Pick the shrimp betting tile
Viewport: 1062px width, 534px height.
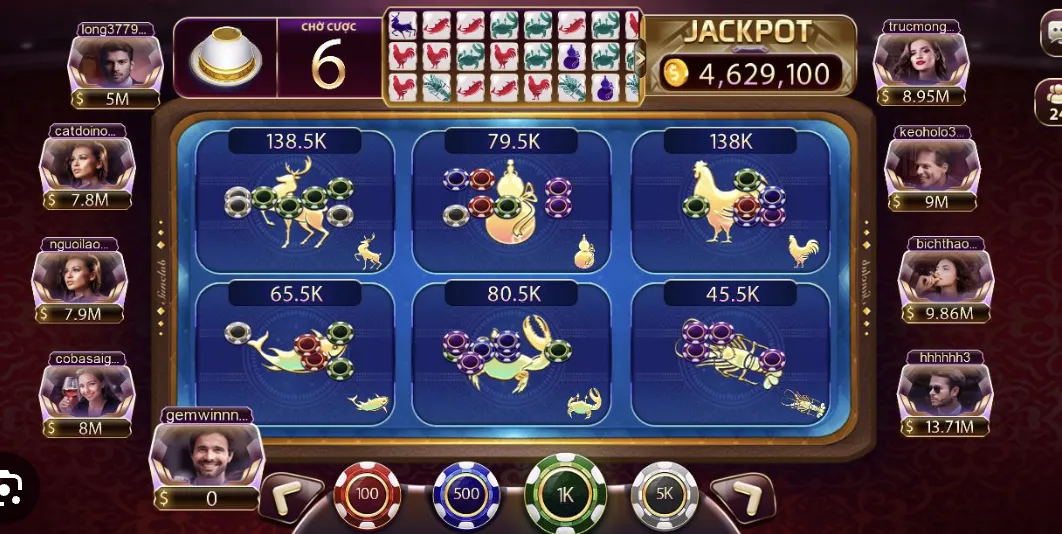[x=730, y=351]
